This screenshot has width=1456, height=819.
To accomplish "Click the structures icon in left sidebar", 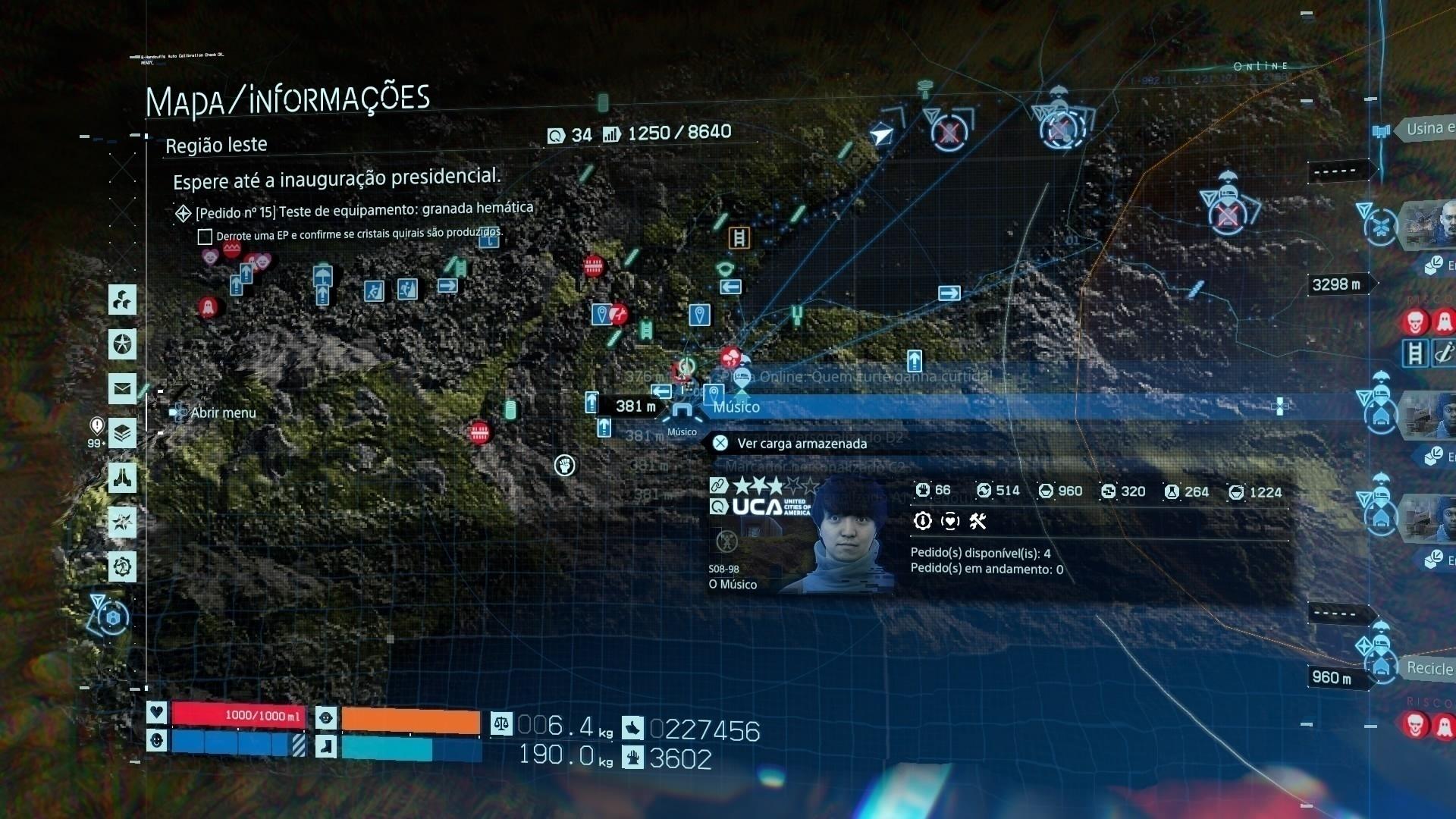I will (121, 479).
